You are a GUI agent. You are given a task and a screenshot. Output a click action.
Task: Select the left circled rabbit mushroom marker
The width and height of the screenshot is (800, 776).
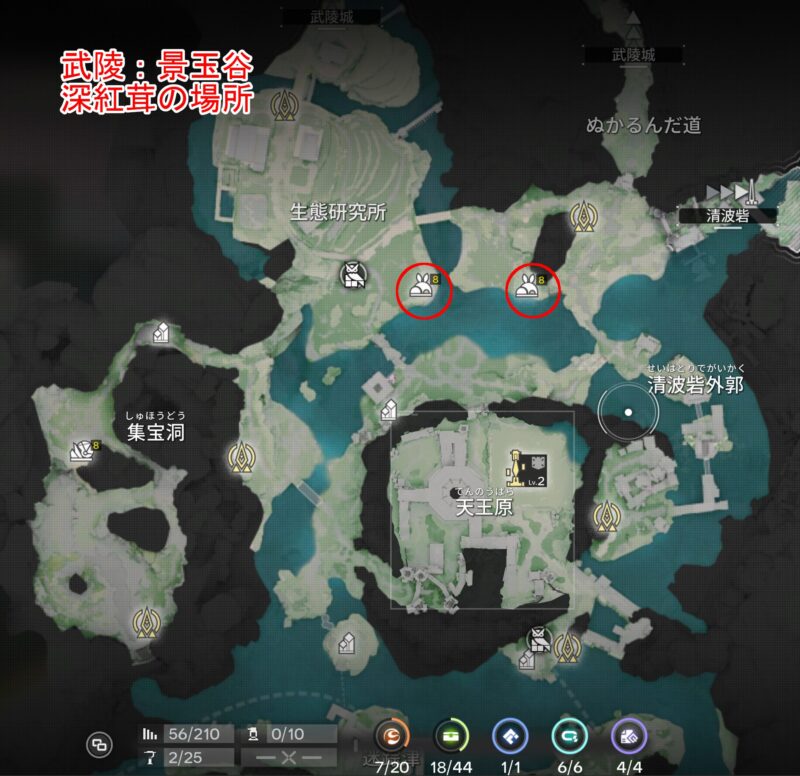tap(423, 289)
